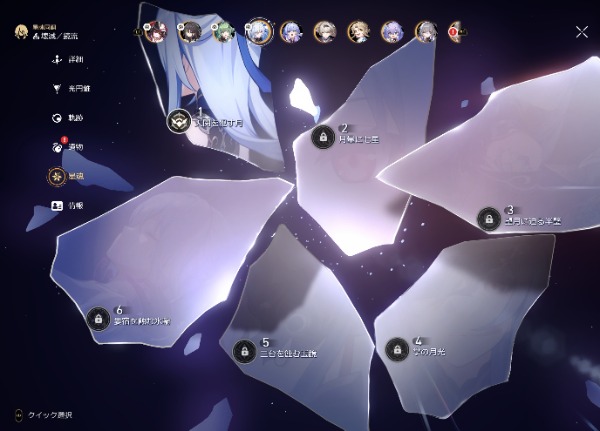Close the character screen with the X

pyautogui.click(x=582, y=31)
